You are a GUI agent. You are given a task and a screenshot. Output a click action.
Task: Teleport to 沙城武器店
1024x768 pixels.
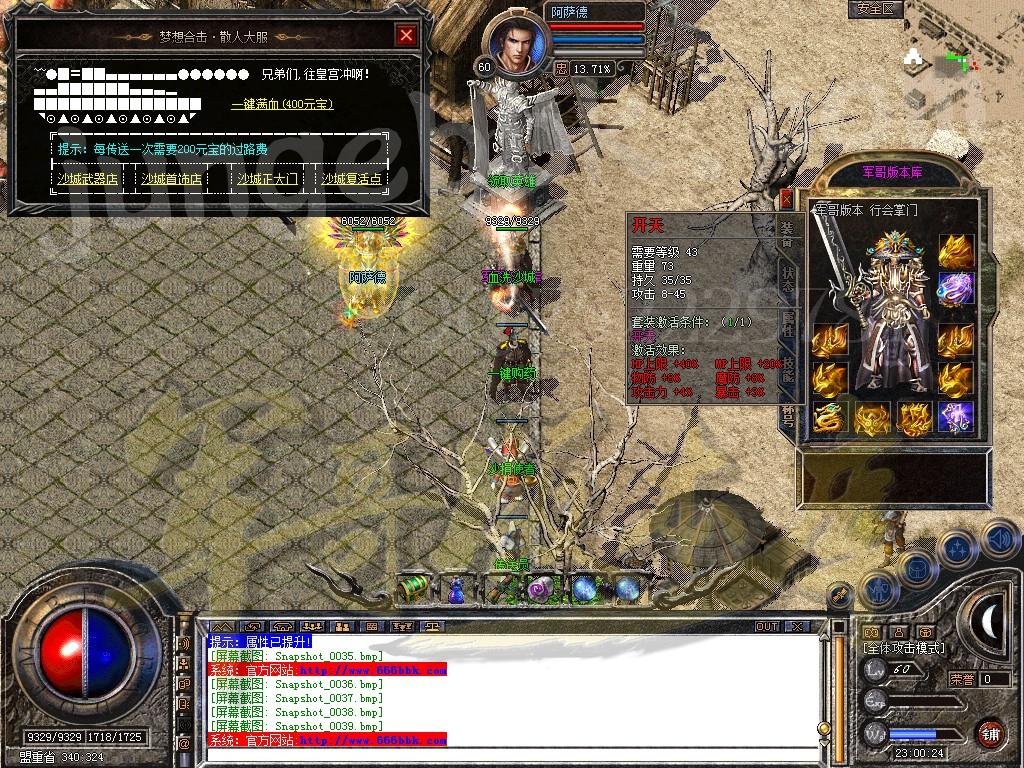85,179
